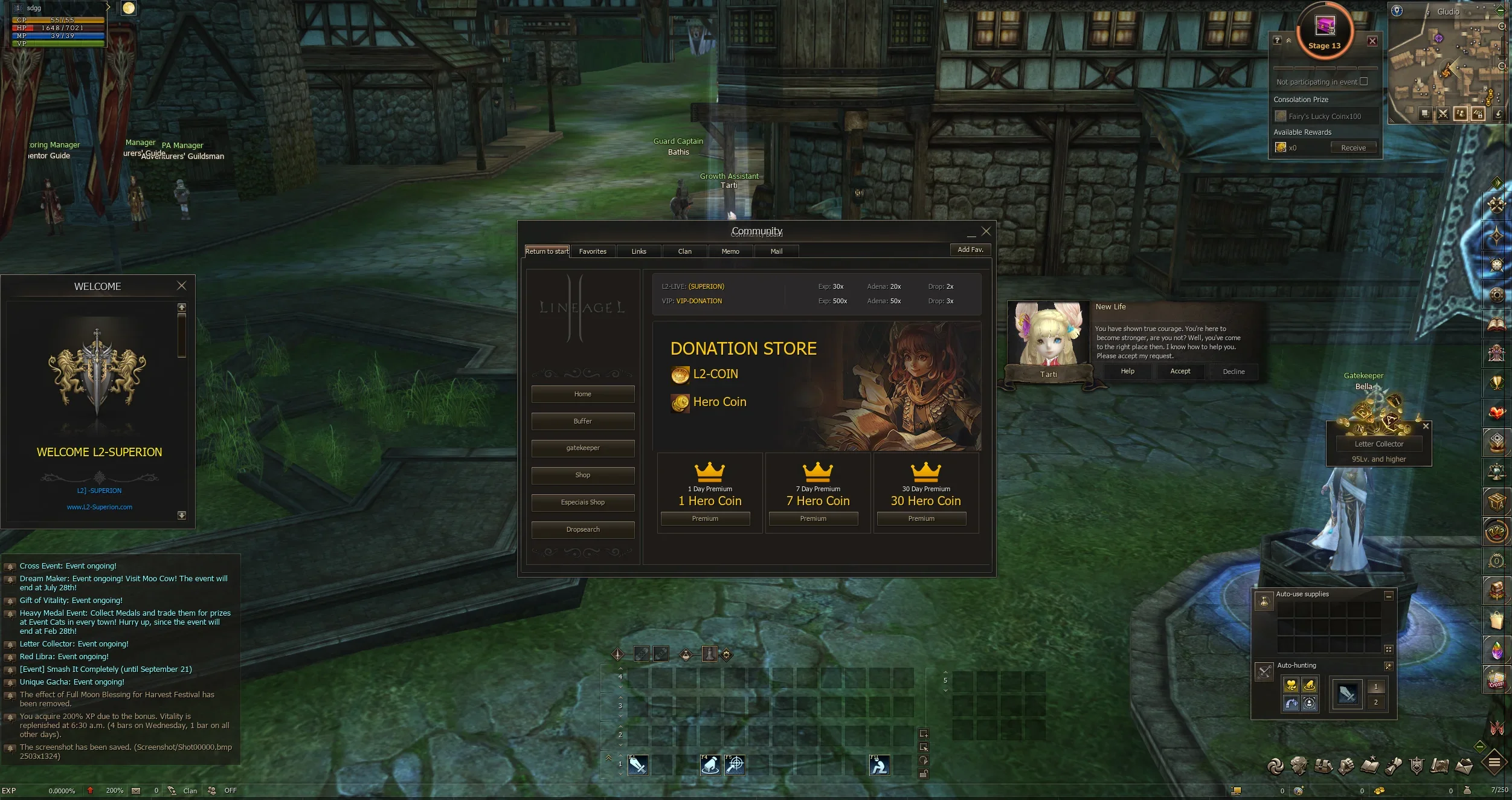The width and height of the screenshot is (1512, 800).
Task: Open the Dropsearch page
Action: point(583,529)
